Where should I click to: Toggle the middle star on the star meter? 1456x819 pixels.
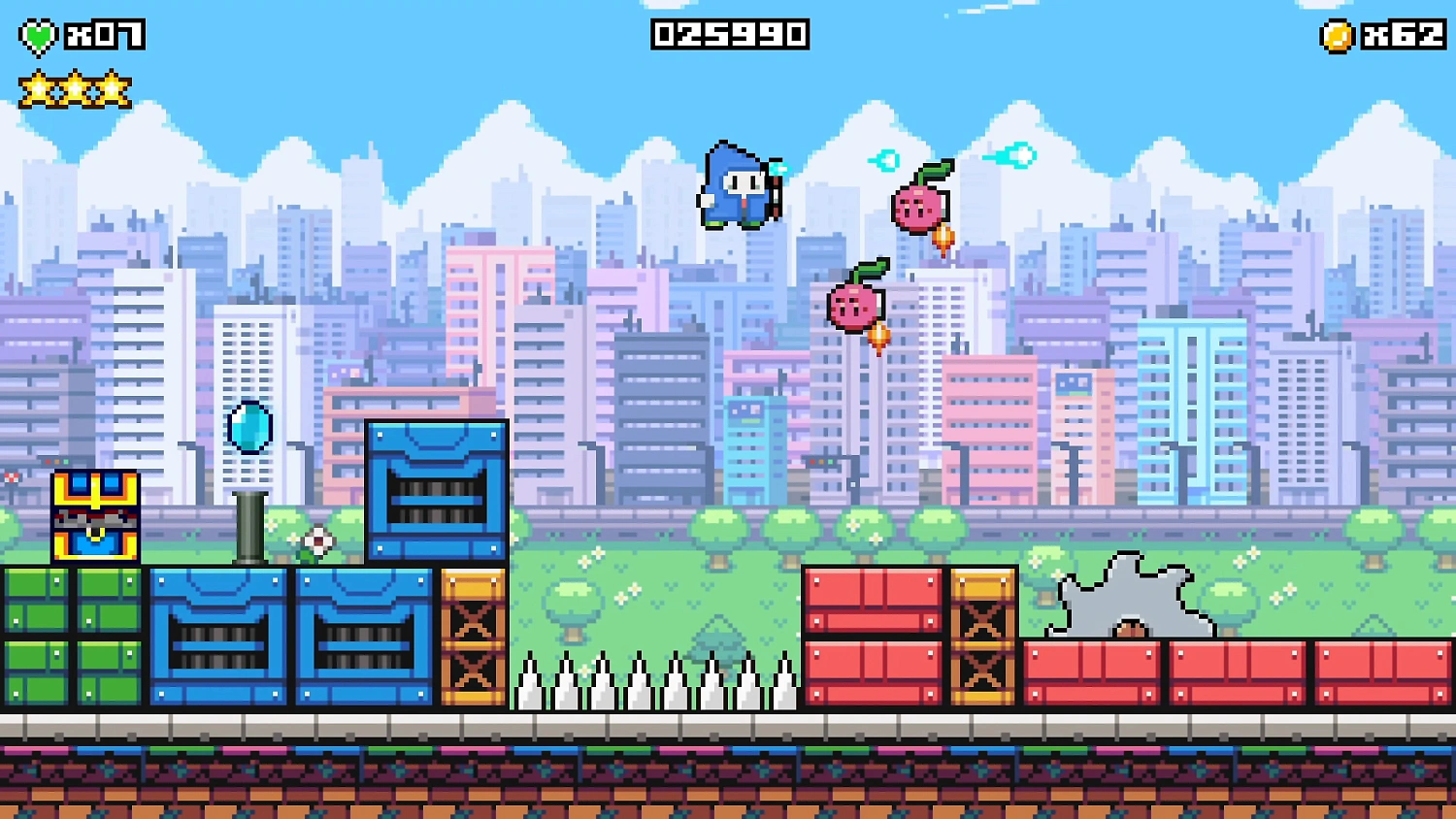75,87
